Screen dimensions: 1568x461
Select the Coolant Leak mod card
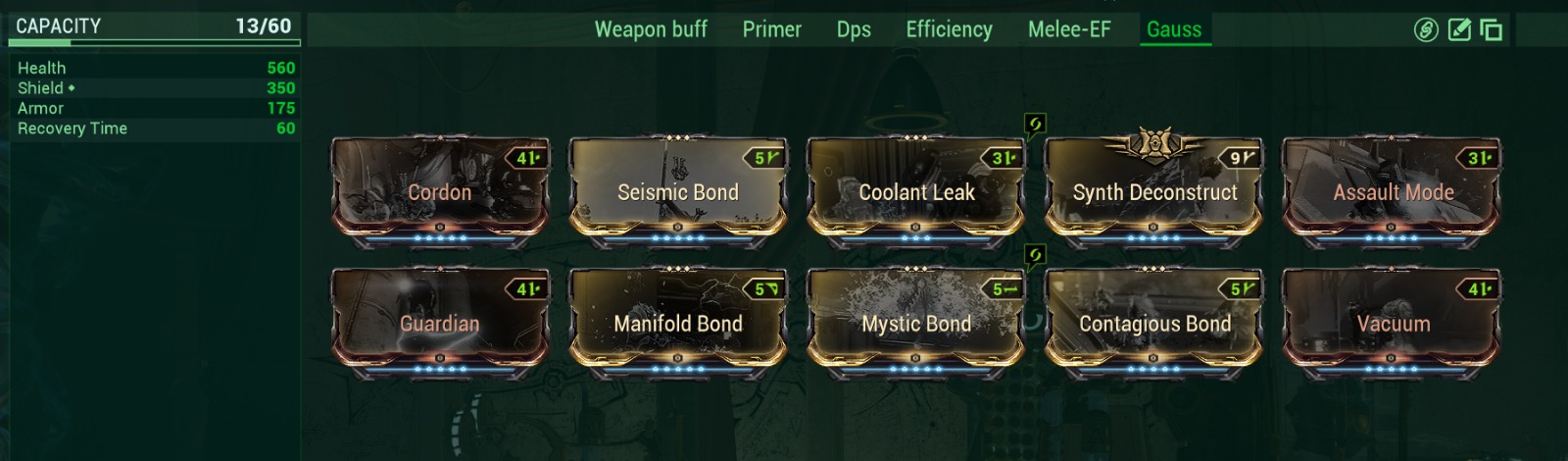pyautogui.click(x=916, y=191)
